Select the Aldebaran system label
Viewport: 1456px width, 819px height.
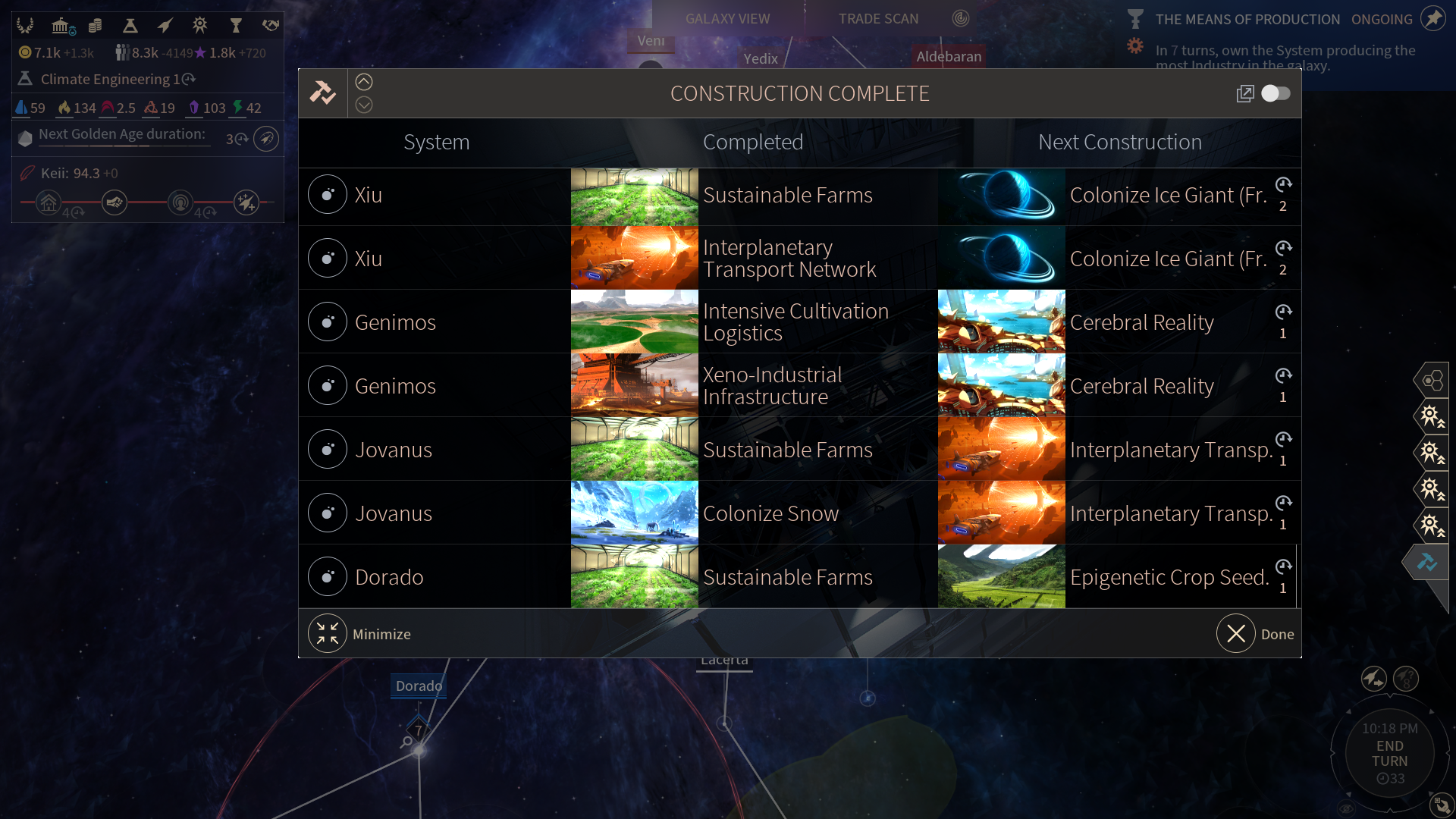pos(948,56)
